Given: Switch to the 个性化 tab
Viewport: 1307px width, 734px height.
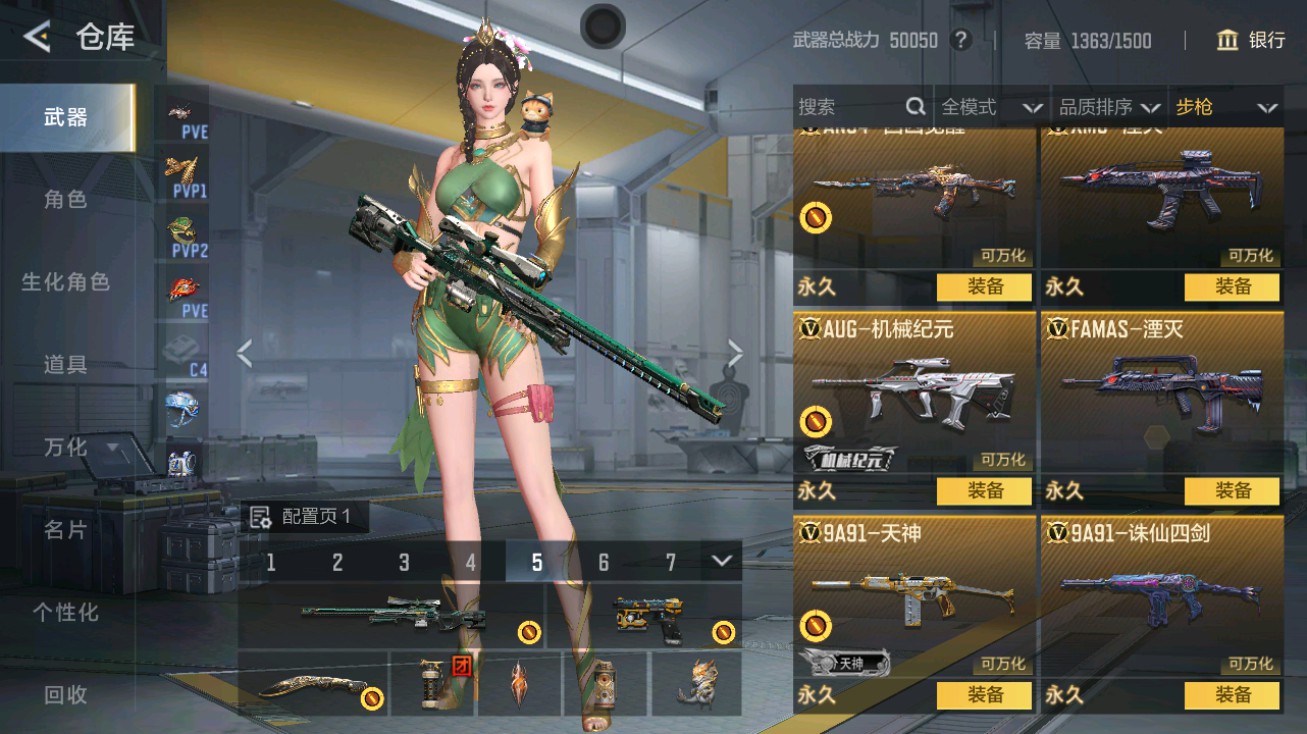Looking at the screenshot, I should pos(66,611).
